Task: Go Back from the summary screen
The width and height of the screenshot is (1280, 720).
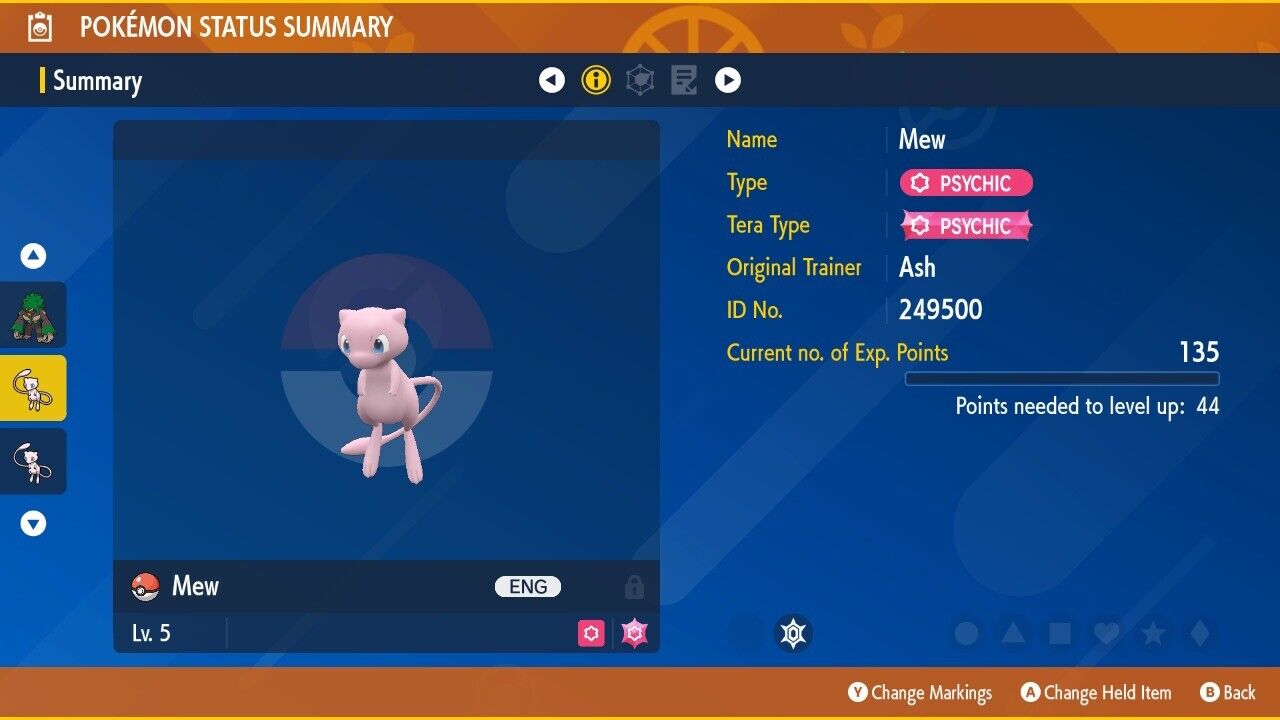Action: [x=1228, y=693]
